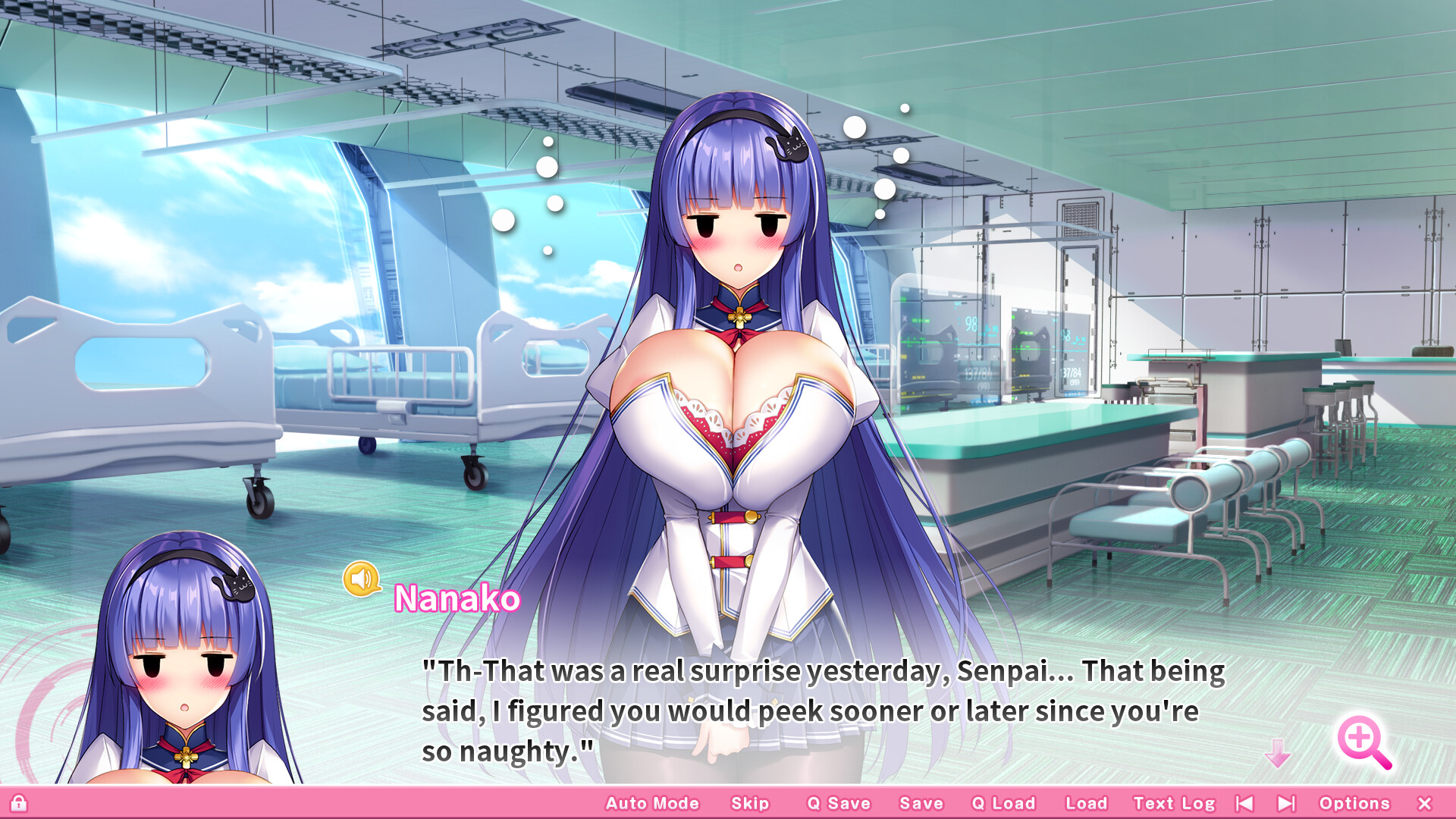Toggle Skip mode on

click(x=748, y=803)
